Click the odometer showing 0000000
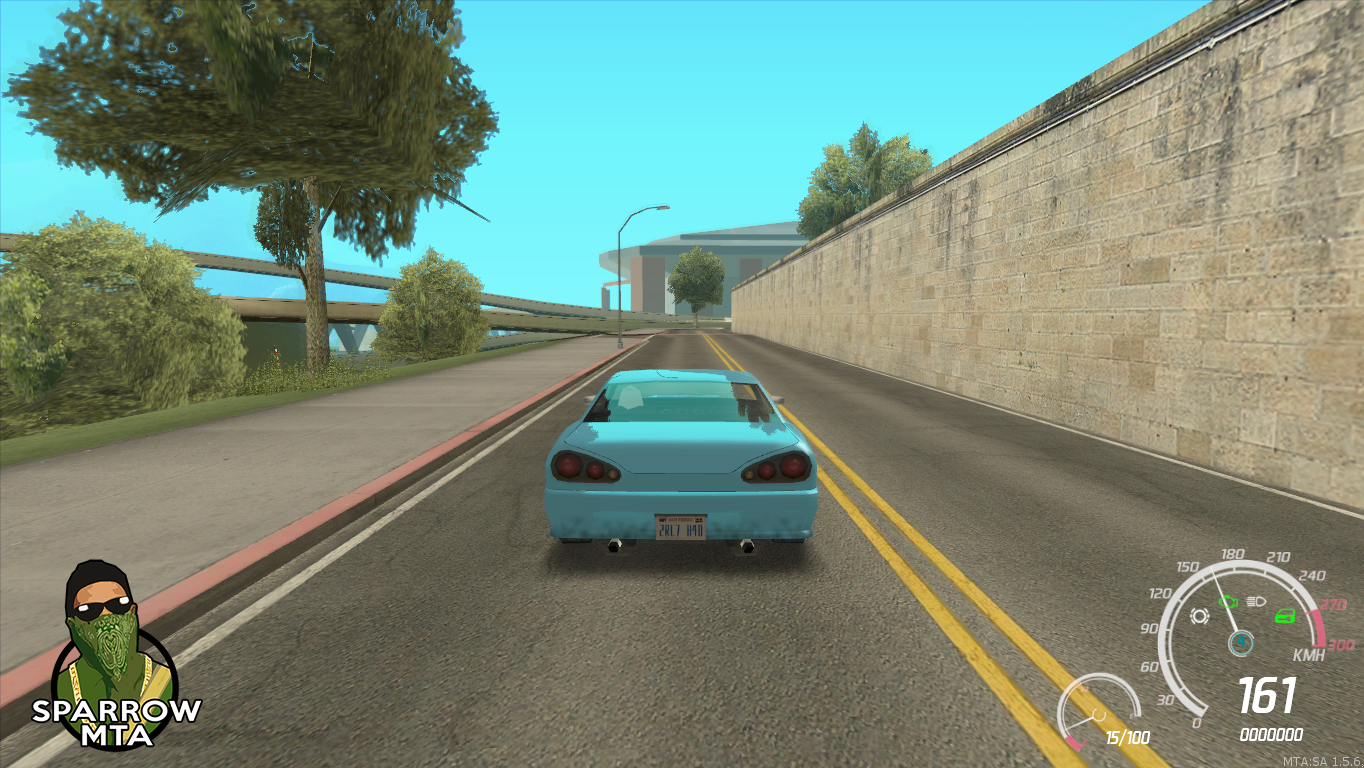Viewport: 1364px width, 768px height. 1272,733
